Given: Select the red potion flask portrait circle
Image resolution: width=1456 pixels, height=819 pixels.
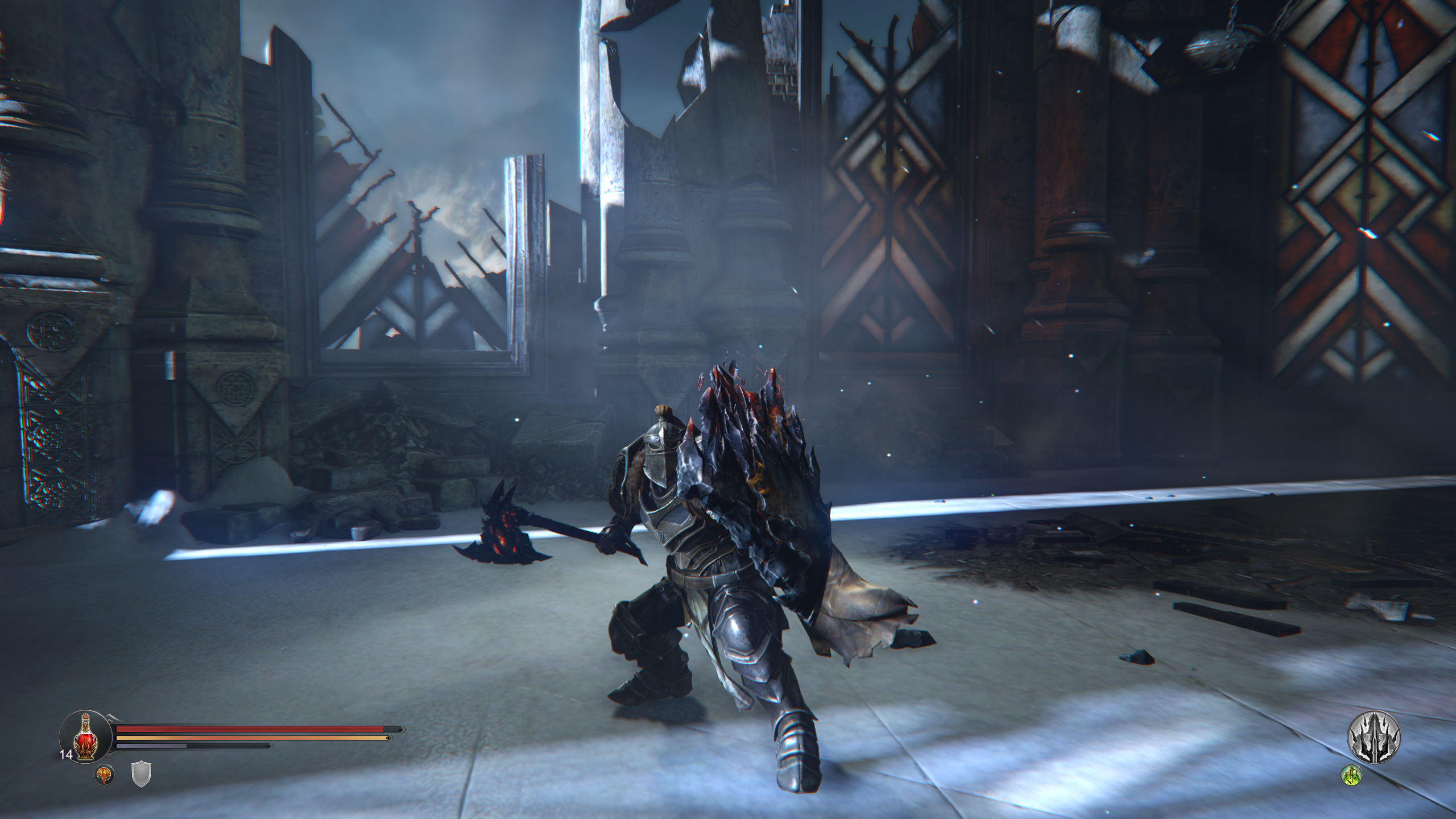Looking at the screenshot, I should pyautogui.click(x=85, y=737).
